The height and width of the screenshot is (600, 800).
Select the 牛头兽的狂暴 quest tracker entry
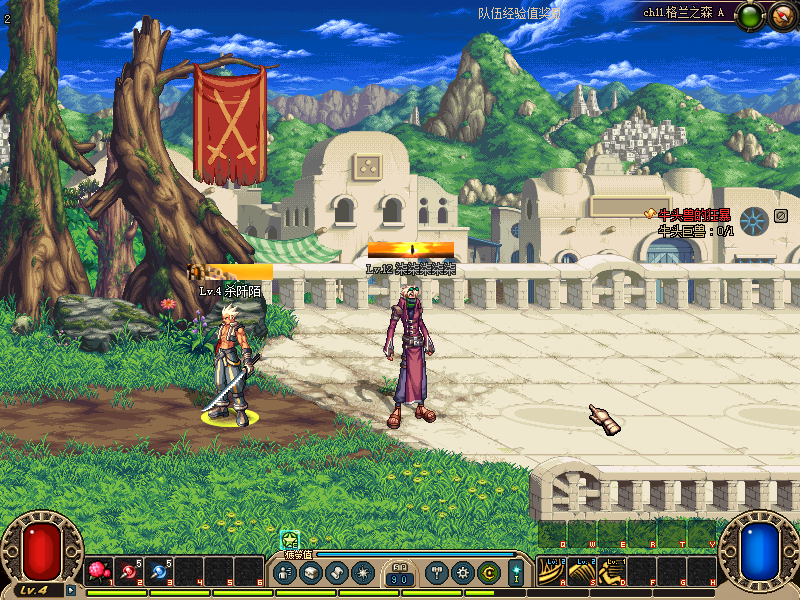(x=693, y=215)
